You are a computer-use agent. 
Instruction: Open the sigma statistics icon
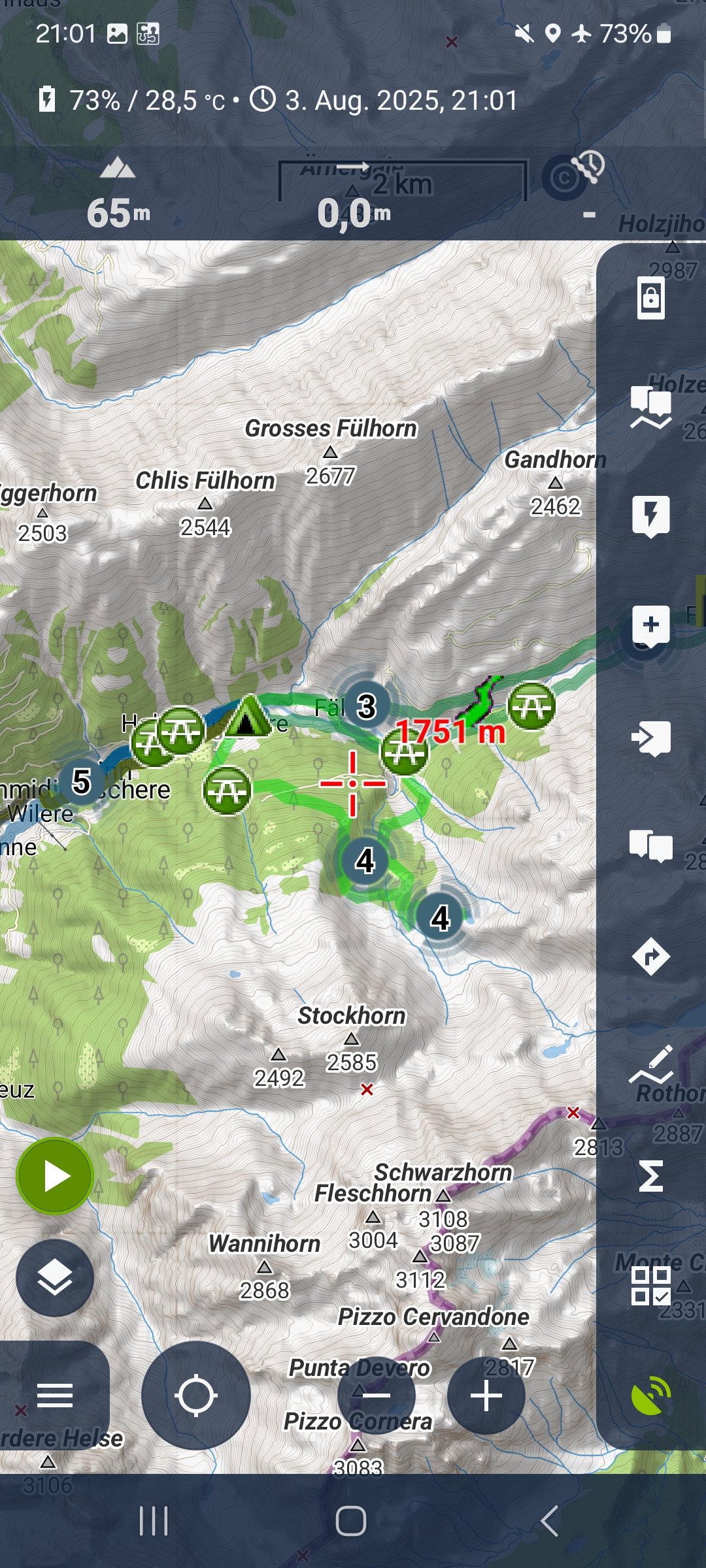651,1176
